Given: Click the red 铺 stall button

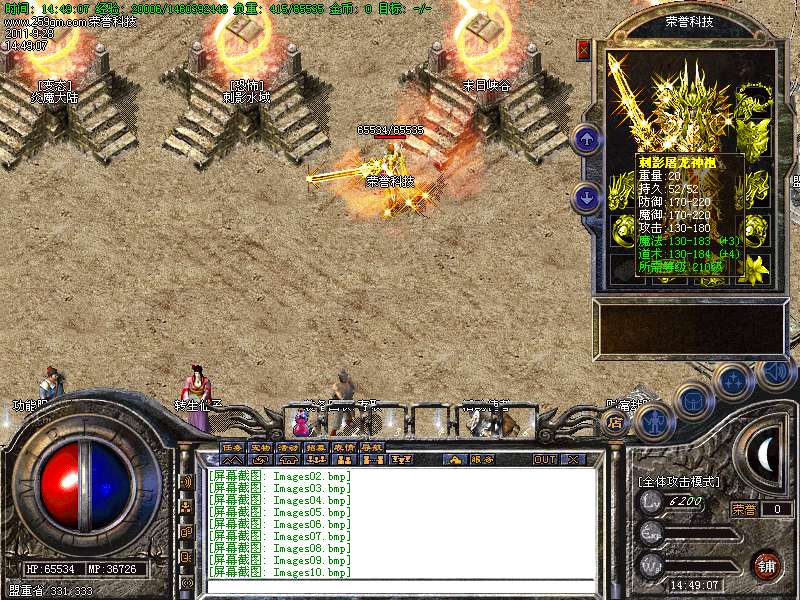Looking at the screenshot, I should tap(767, 564).
